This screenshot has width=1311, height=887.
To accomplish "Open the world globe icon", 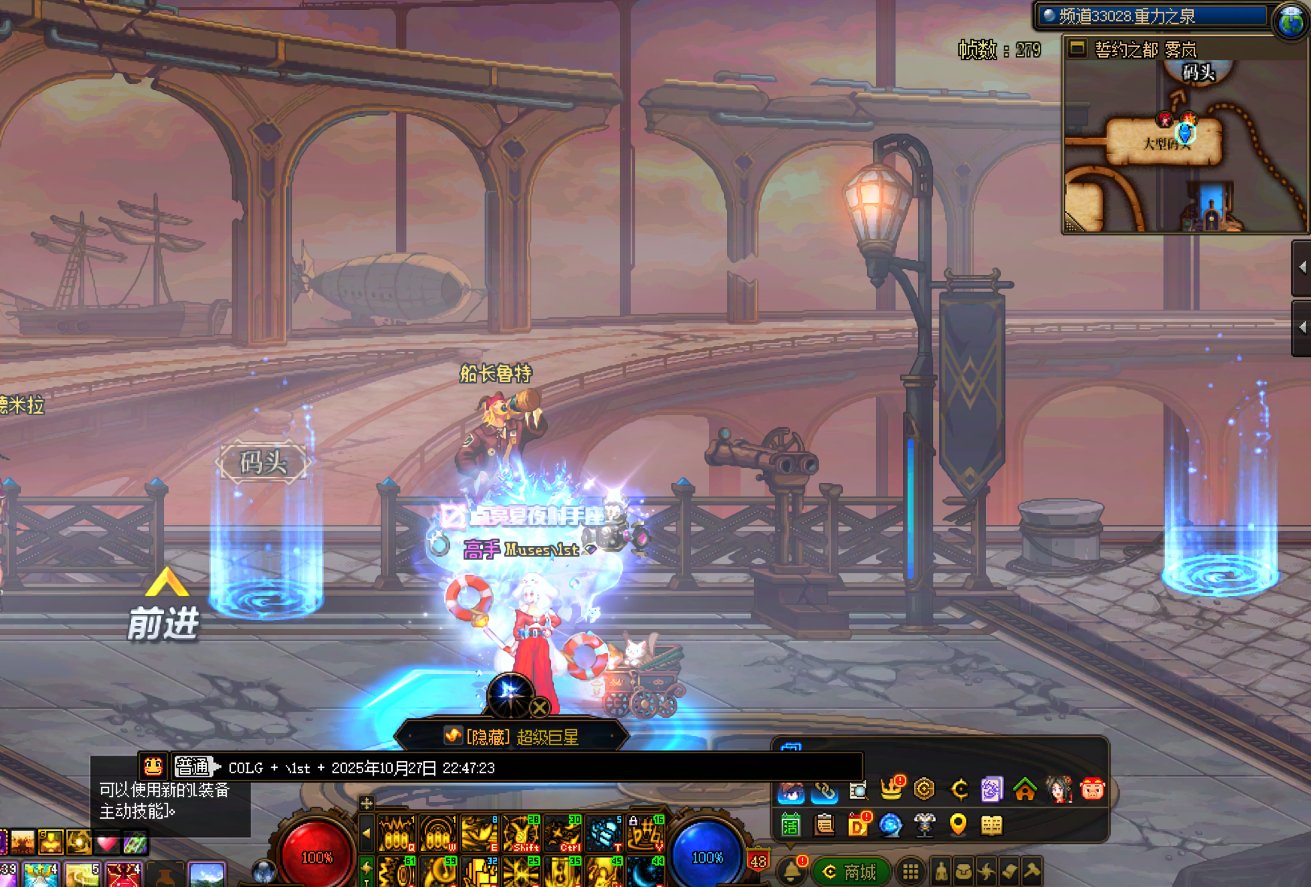I will pos(1290,20).
